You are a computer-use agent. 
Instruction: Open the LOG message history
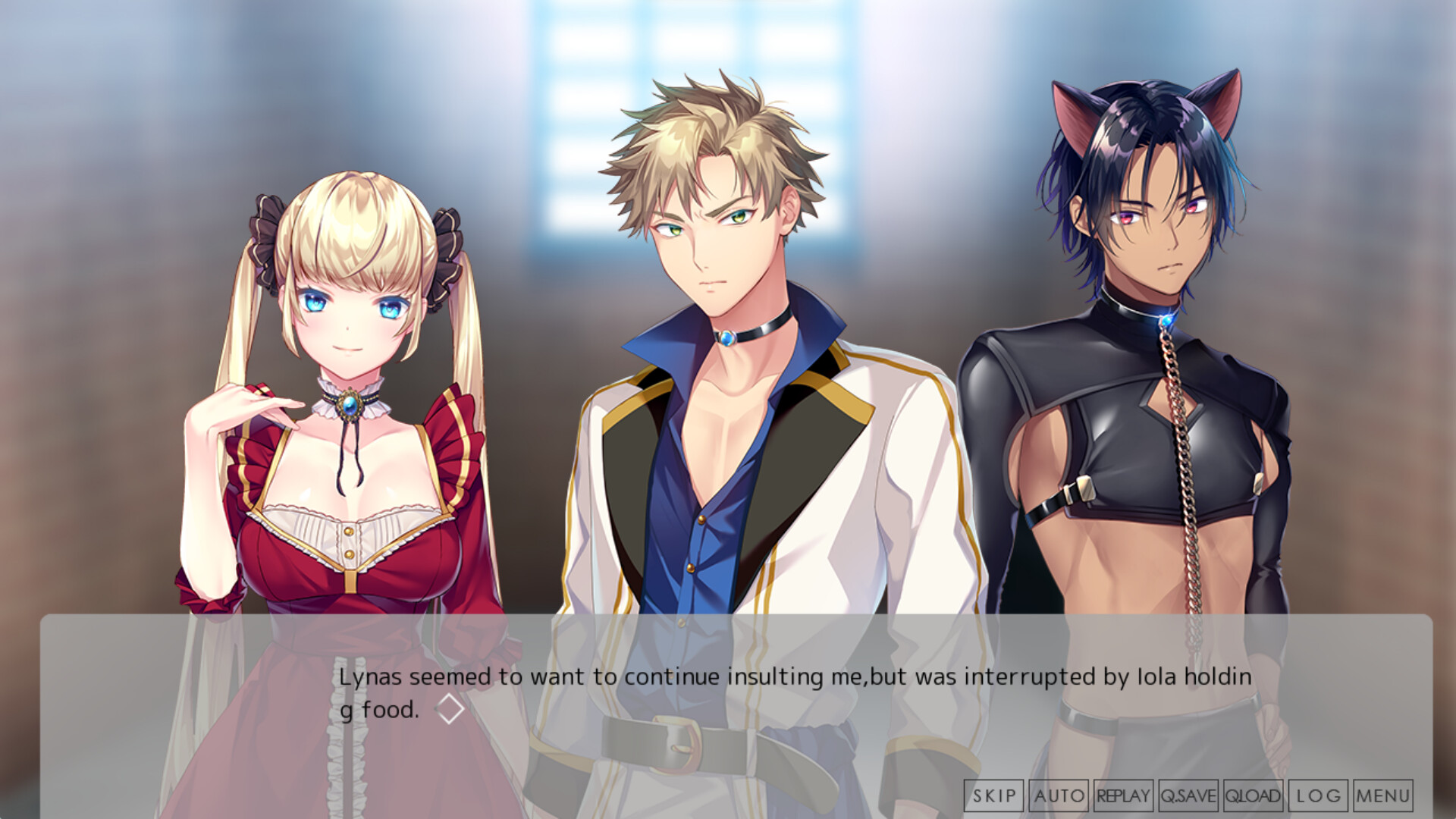tap(1317, 796)
